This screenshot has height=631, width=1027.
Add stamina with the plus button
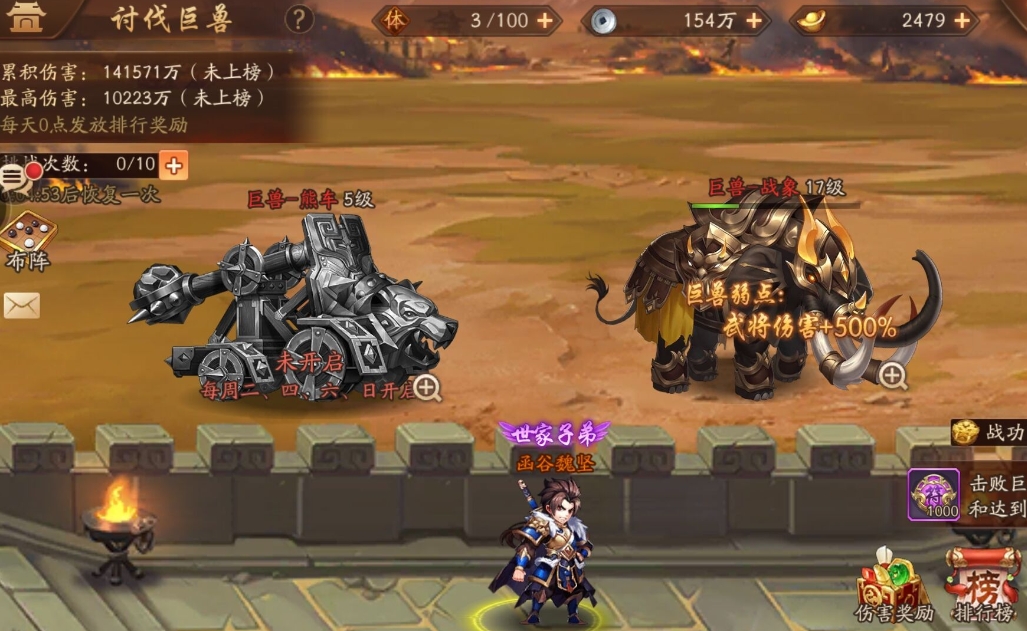click(544, 20)
